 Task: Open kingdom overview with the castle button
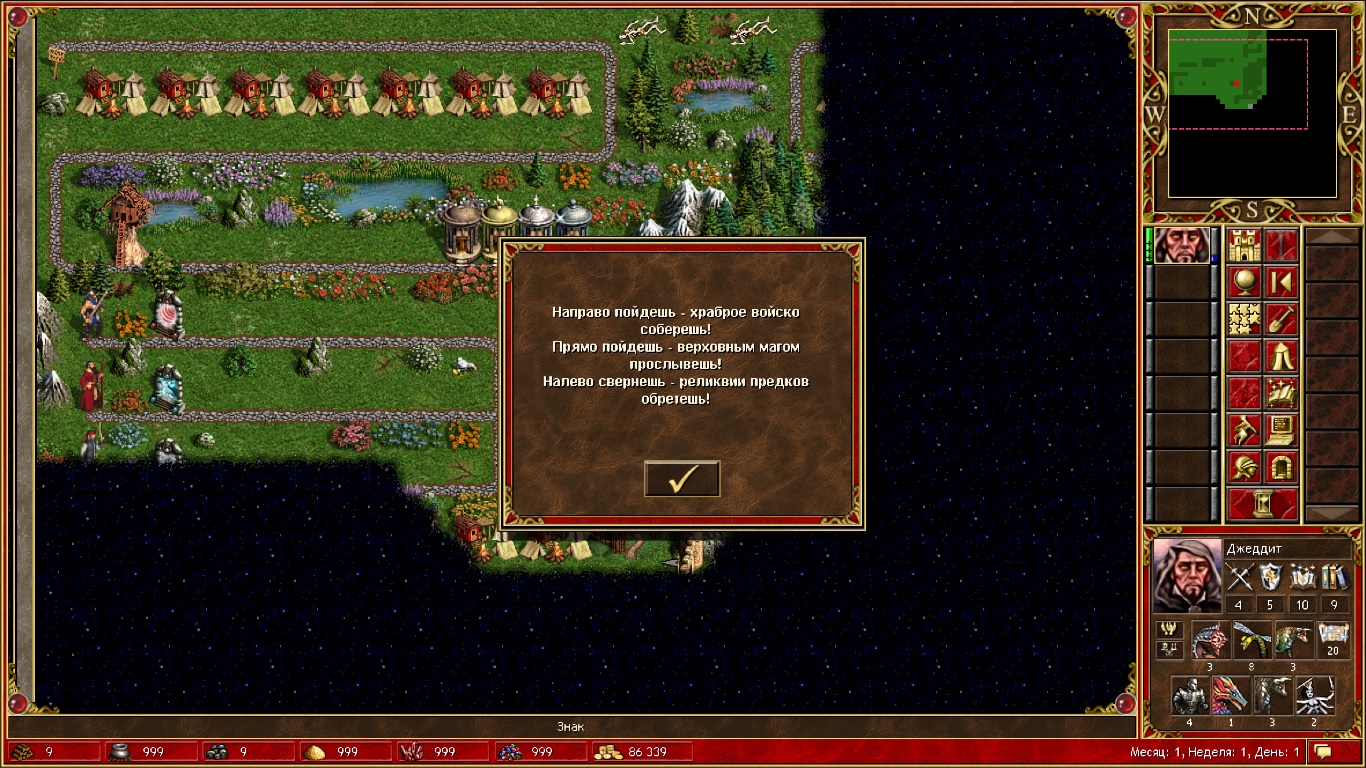[x=1245, y=246]
